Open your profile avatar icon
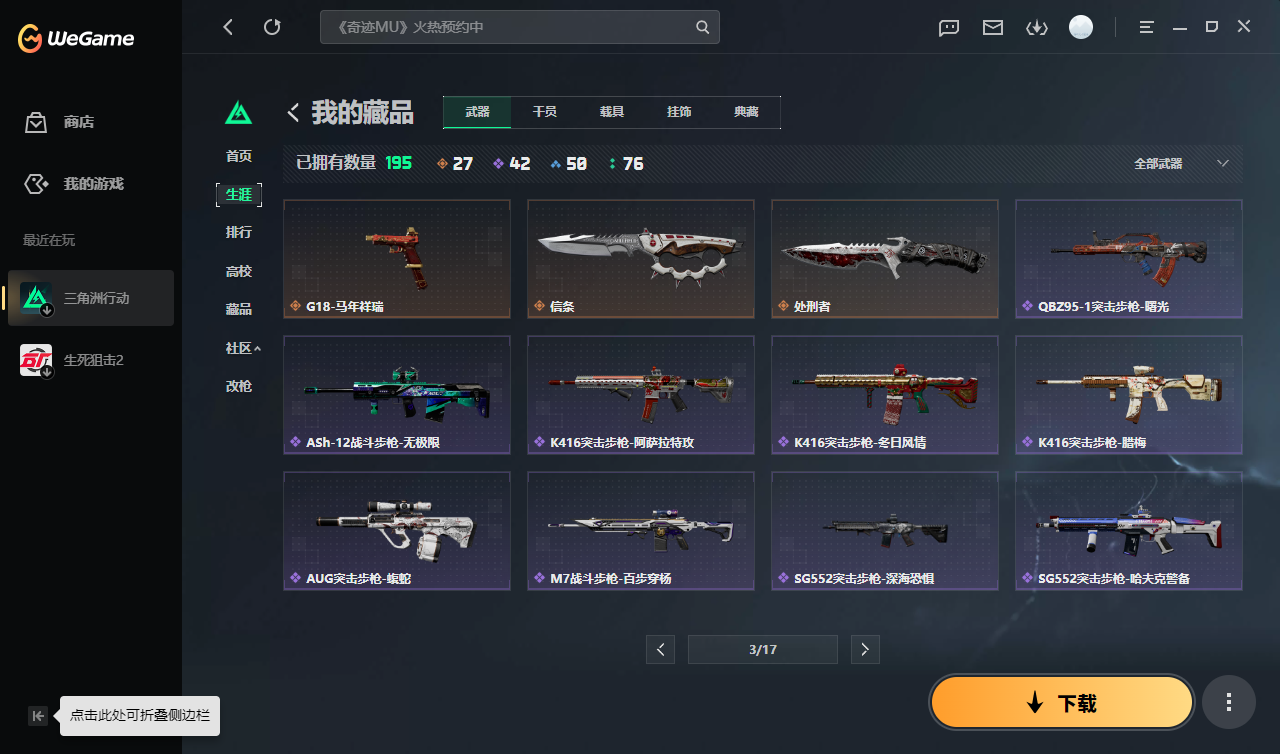The width and height of the screenshot is (1280, 754). [x=1081, y=27]
